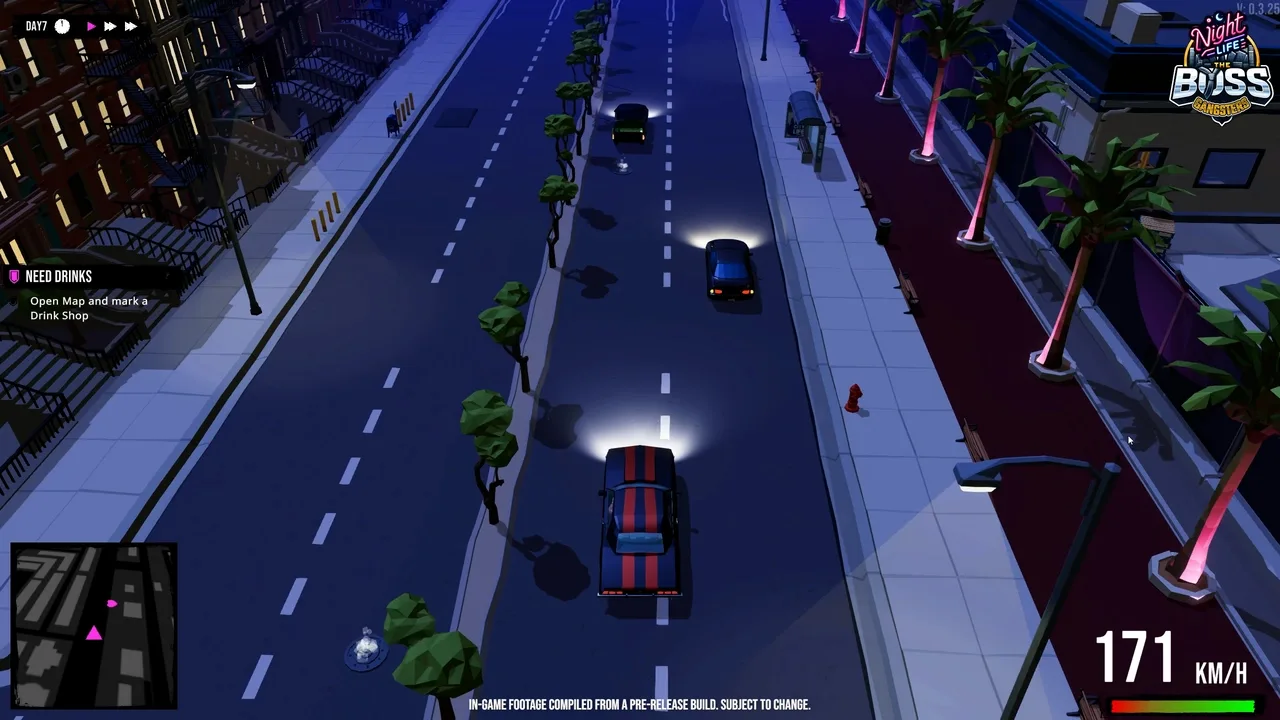Viewport: 1280px width, 720px height.
Task: Click the clock icon next to DAY7
Action: click(61, 26)
